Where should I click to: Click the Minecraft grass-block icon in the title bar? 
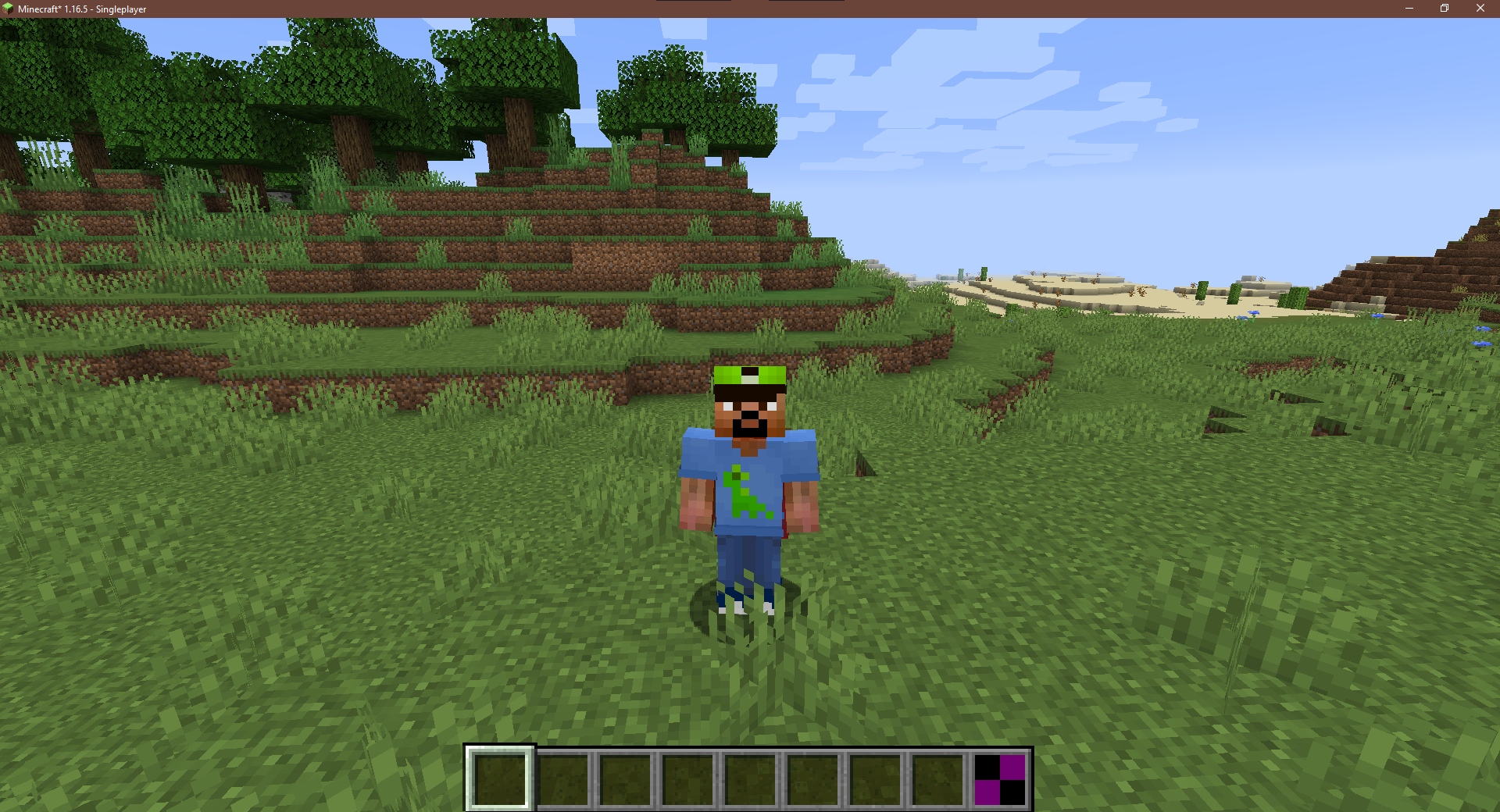pyautogui.click(x=9, y=9)
